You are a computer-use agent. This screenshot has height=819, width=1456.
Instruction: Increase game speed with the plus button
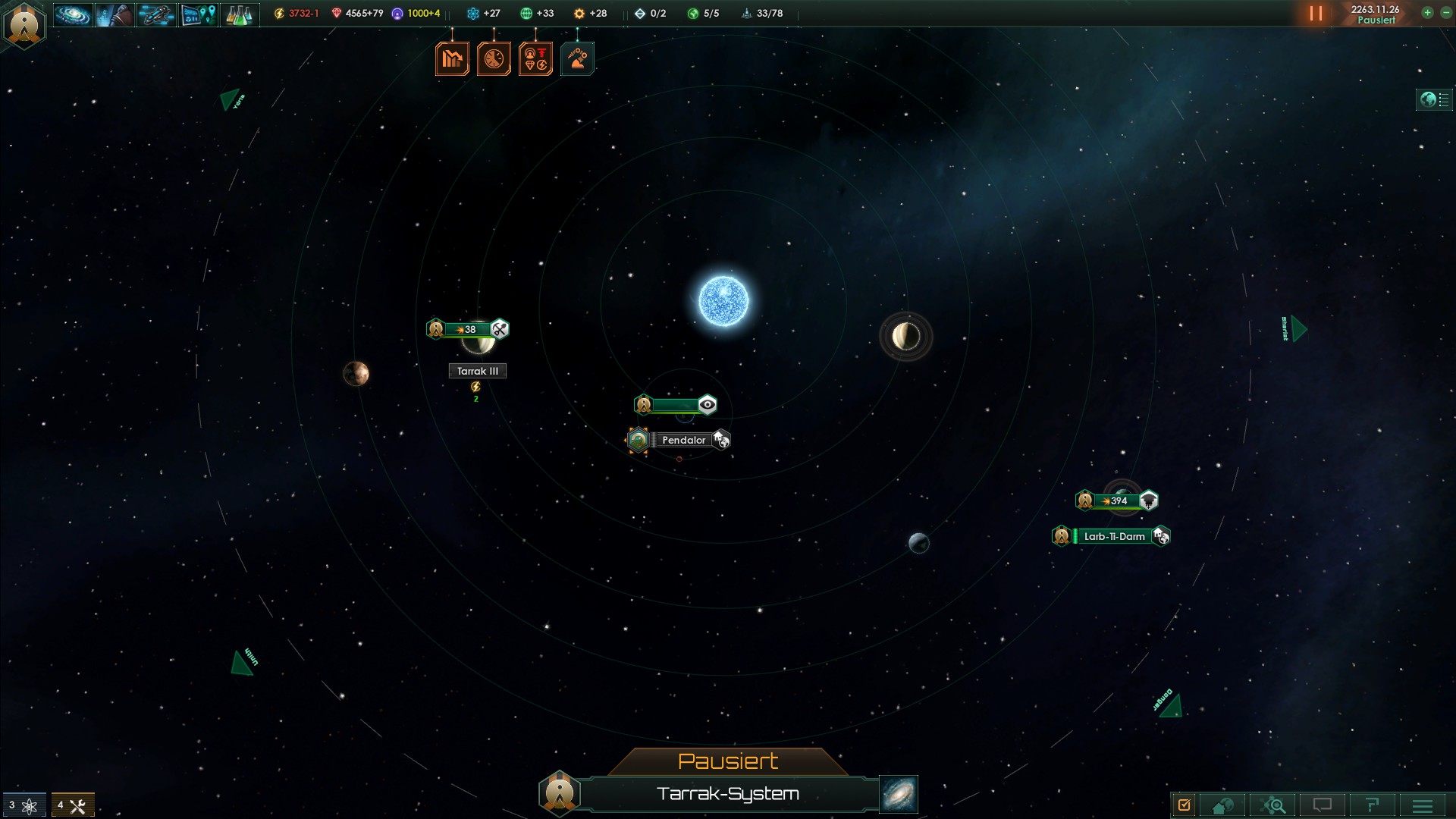point(1427,13)
